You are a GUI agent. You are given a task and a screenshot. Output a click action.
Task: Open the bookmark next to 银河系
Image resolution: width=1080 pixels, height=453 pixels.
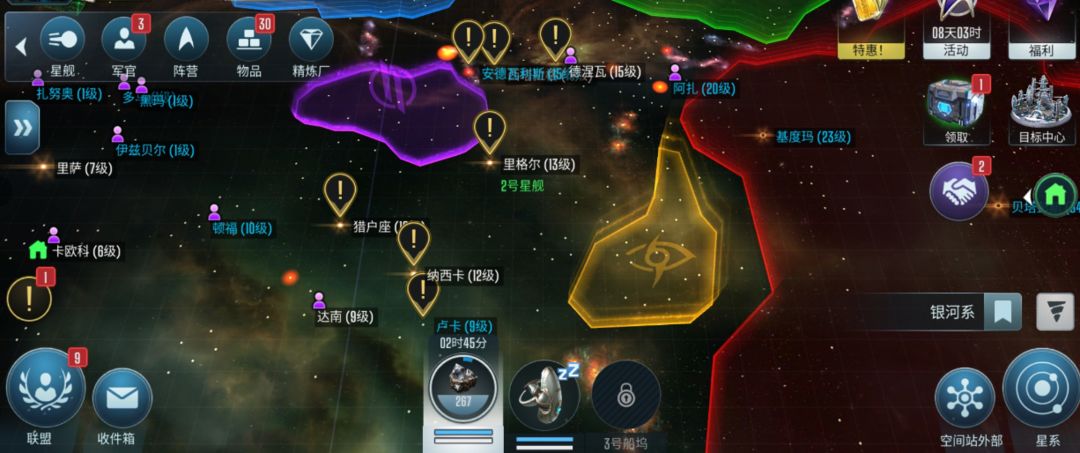tap(1002, 312)
